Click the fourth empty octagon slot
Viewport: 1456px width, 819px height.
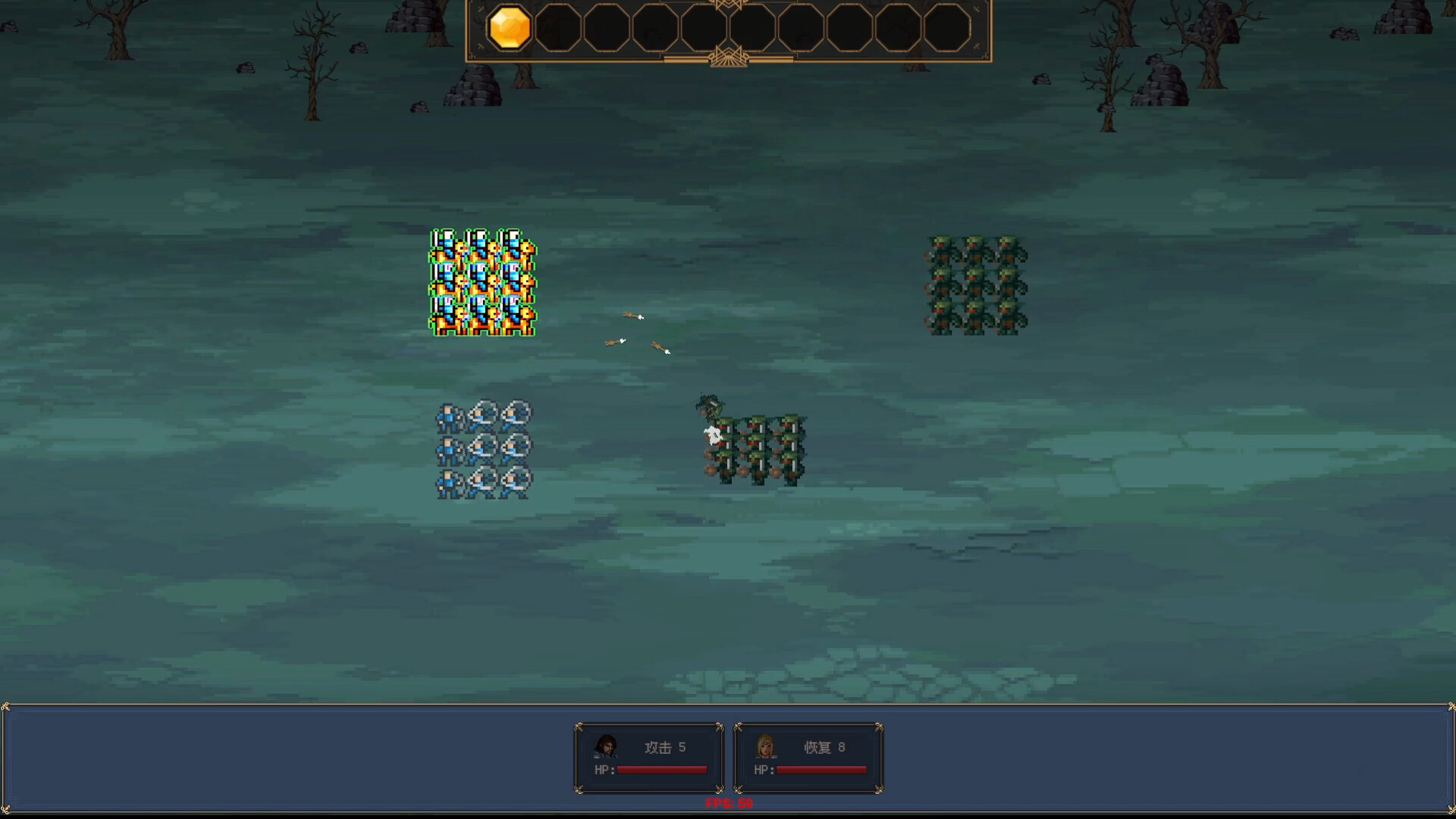click(x=655, y=29)
